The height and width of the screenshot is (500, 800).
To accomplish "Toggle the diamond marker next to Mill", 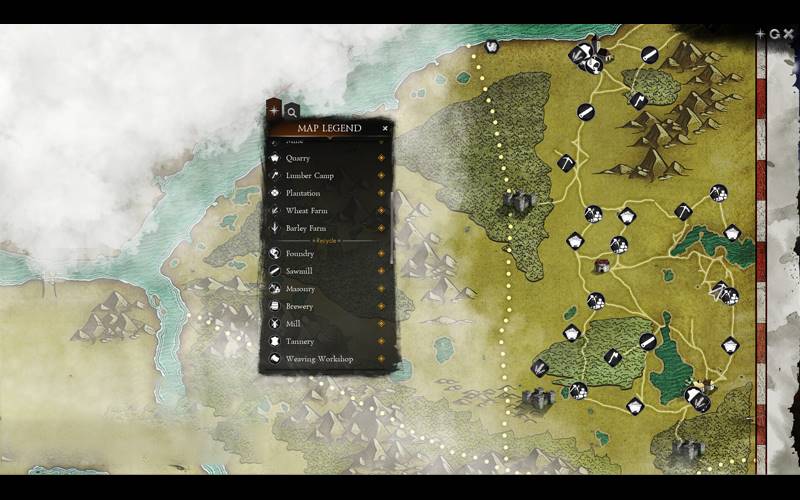I will click(381, 324).
